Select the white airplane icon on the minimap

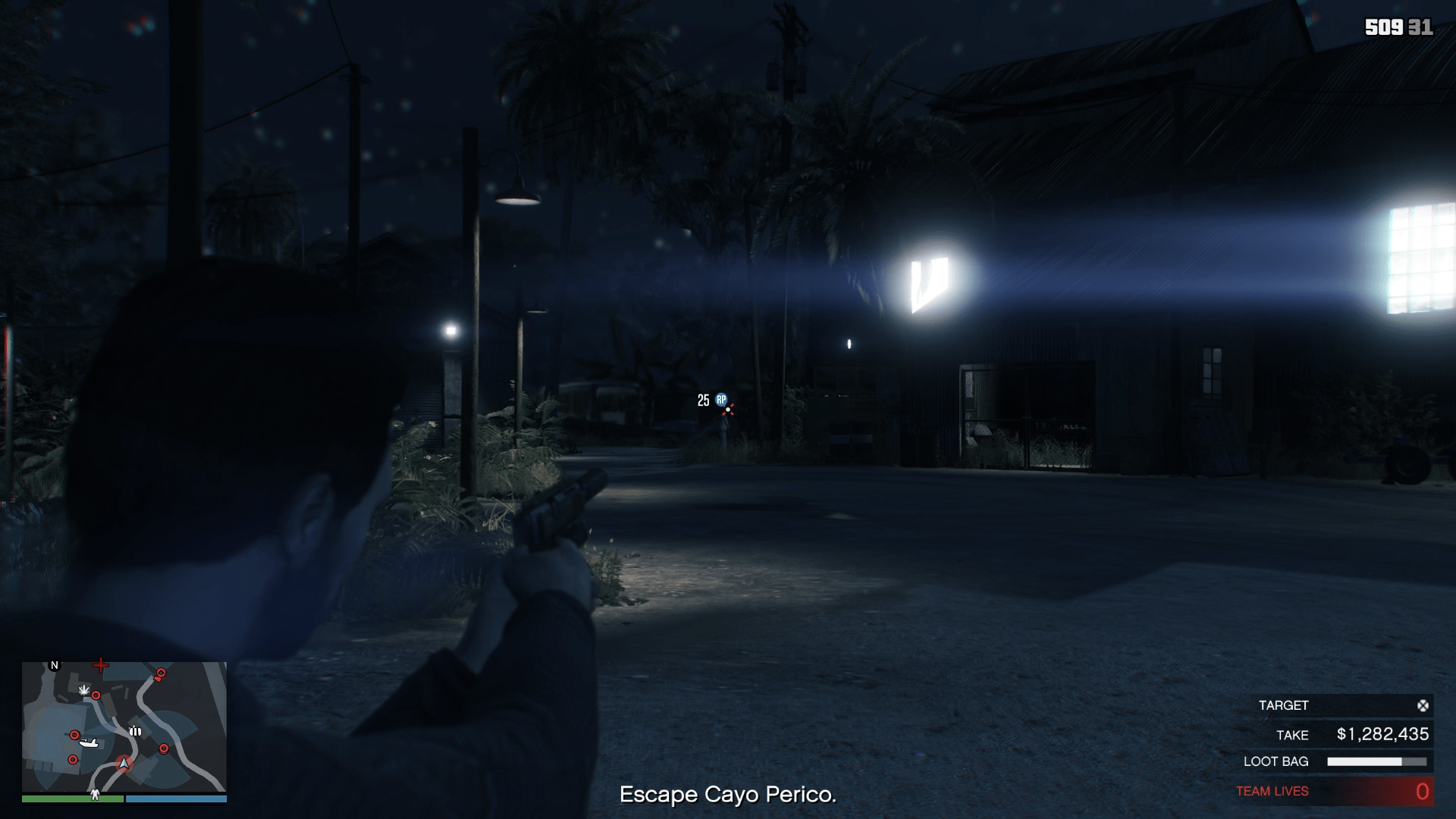pyautogui.click(x=89, y=743)
